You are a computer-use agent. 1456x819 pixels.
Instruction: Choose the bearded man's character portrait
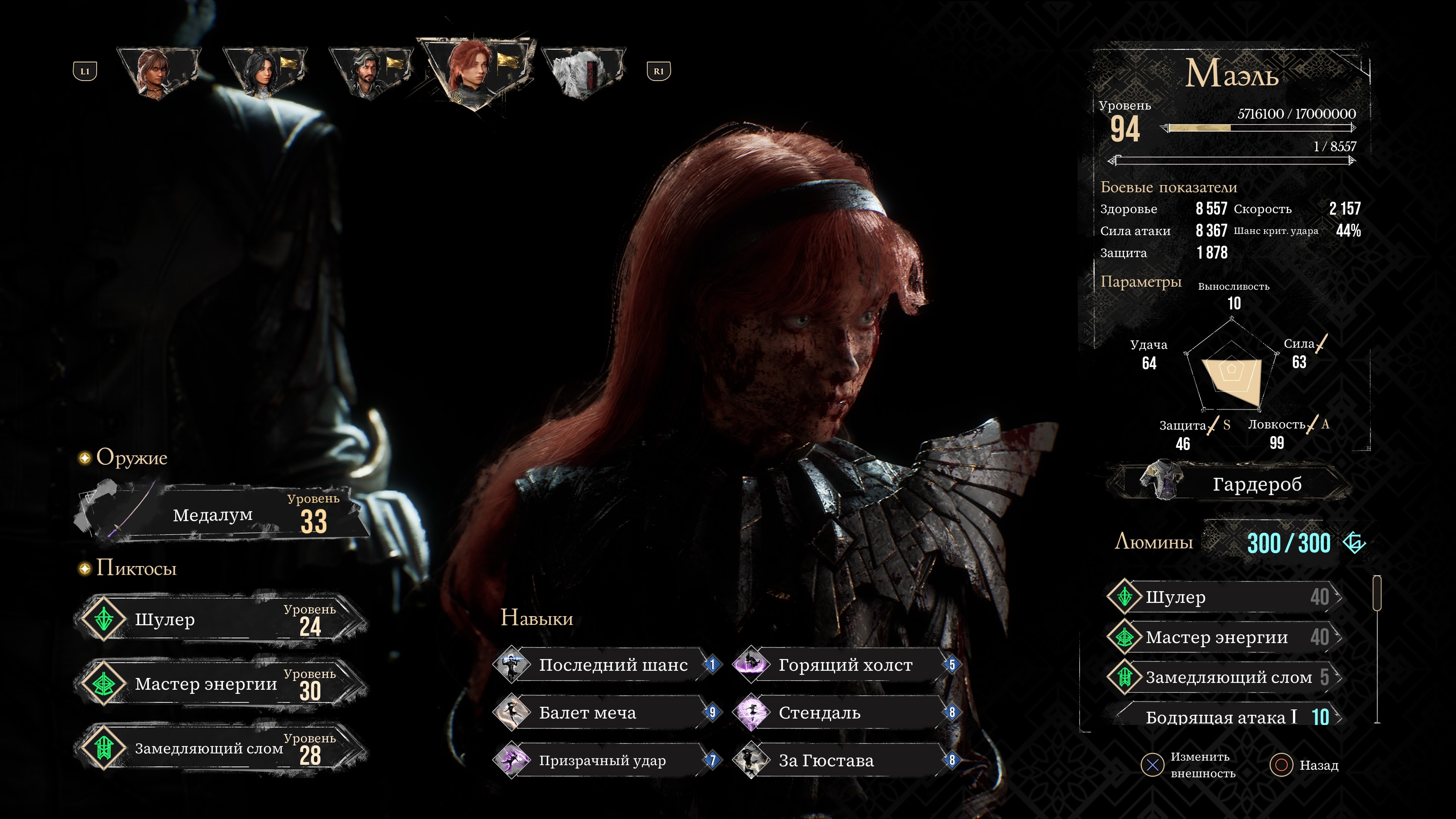(370, 72)
